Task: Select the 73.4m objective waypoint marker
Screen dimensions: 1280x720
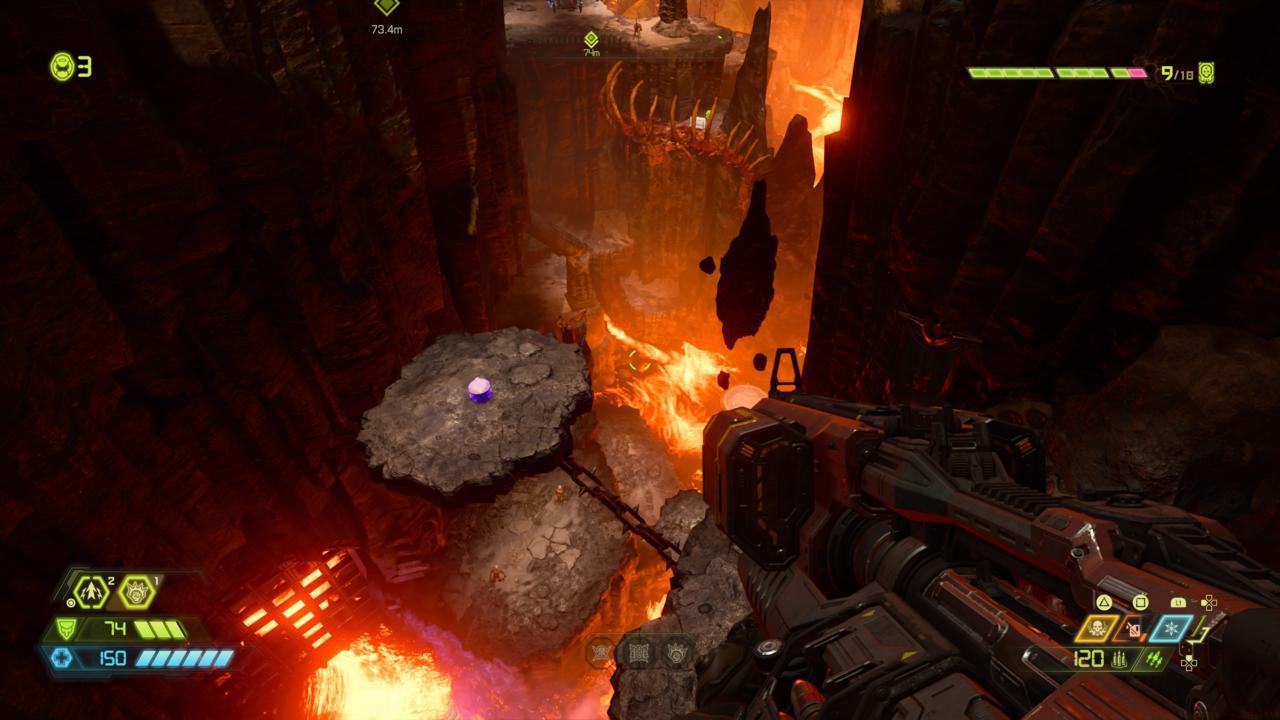Action: point(386,7)
